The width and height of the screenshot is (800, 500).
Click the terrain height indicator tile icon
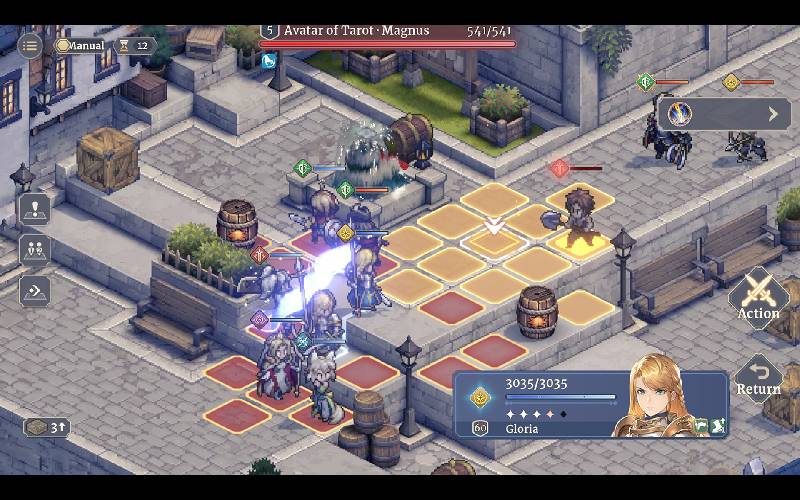(x=46, y=427)
